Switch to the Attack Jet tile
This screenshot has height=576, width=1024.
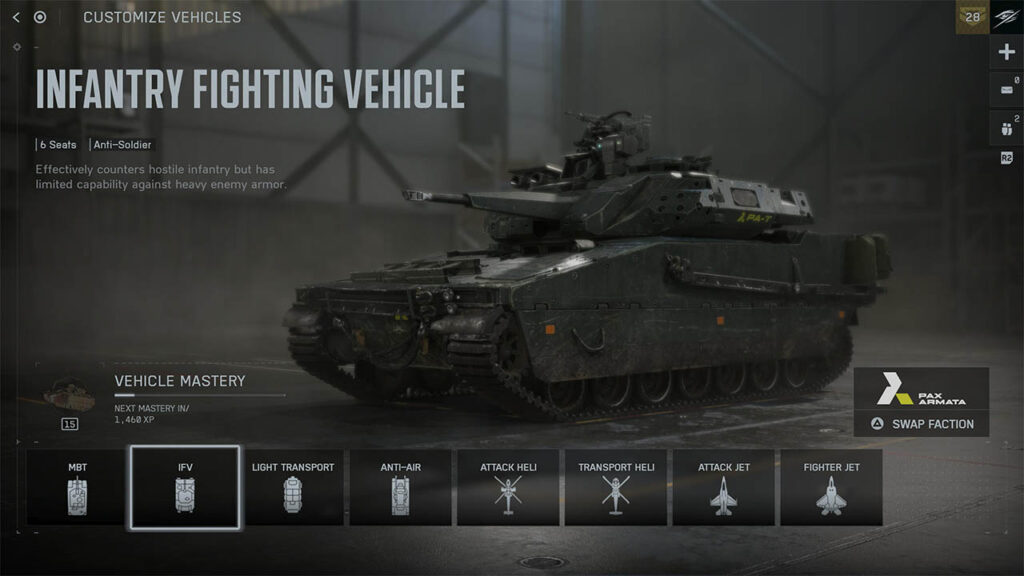pyautogui.click(x=724, y=487)
